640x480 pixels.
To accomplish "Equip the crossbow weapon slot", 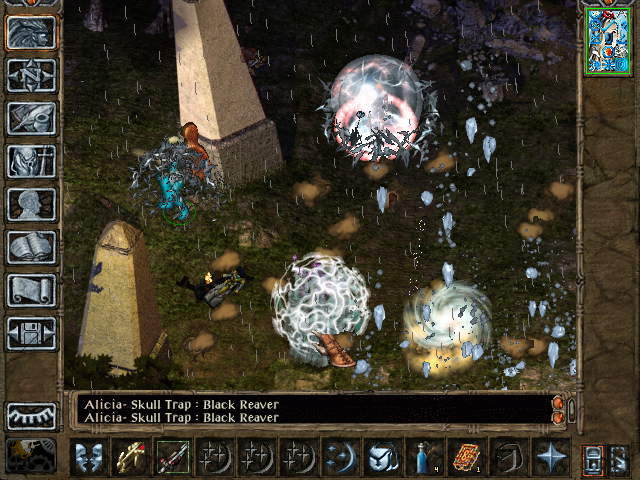I will (x=131, y=456).
